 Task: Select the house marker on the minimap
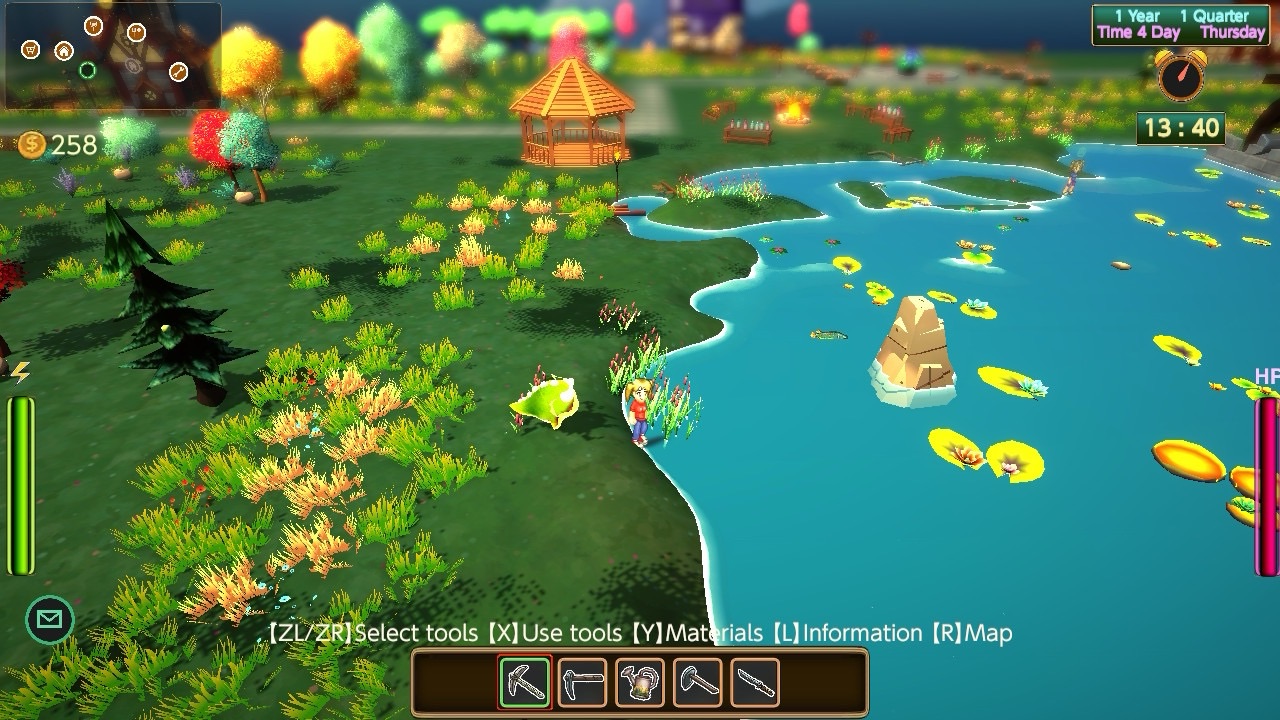point(64,51)
